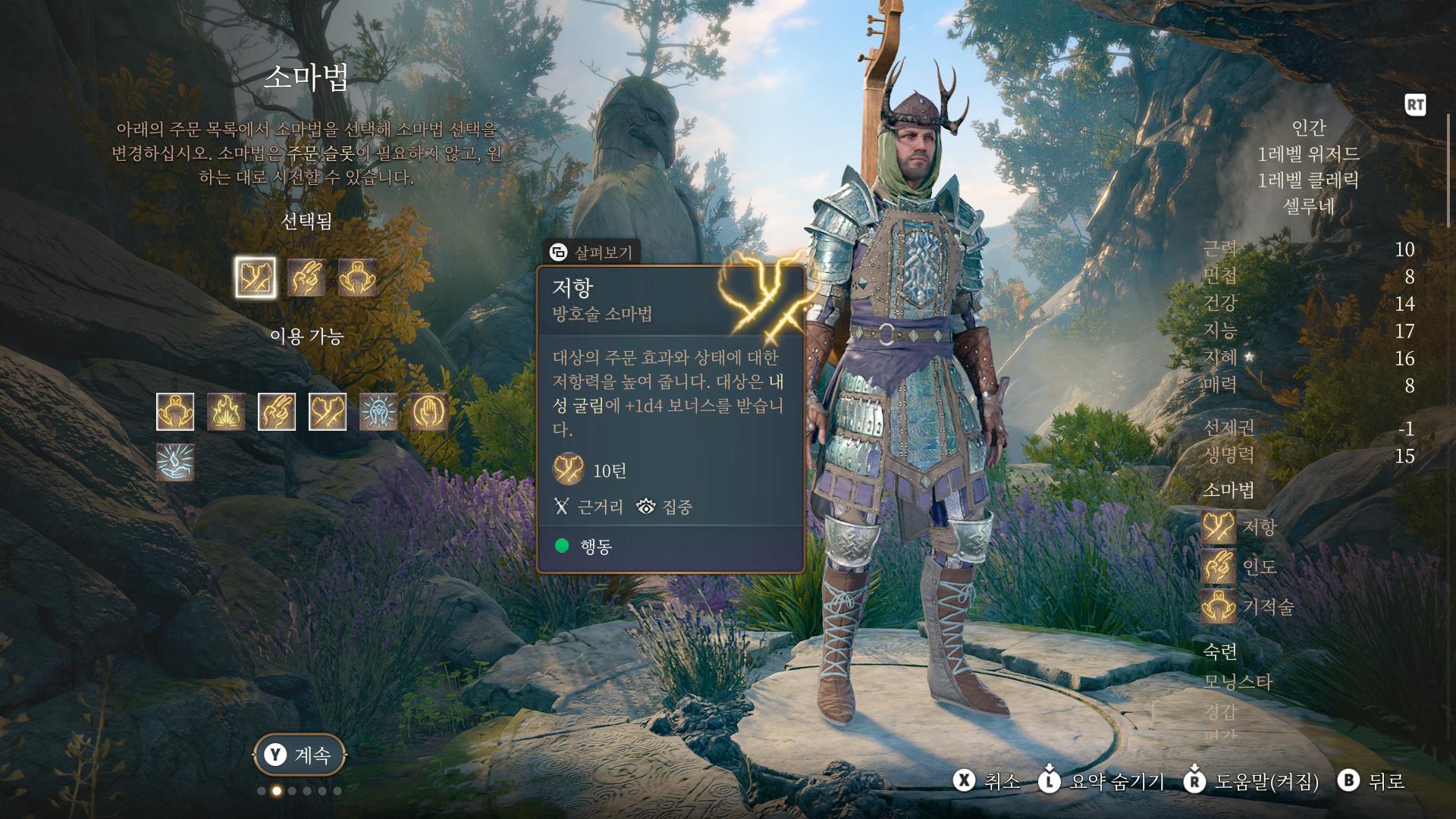Screen dimensions: 1456x819
Task: Select the crossed-arms Resistance icon in the available list
Action: [x=328, y=412]
